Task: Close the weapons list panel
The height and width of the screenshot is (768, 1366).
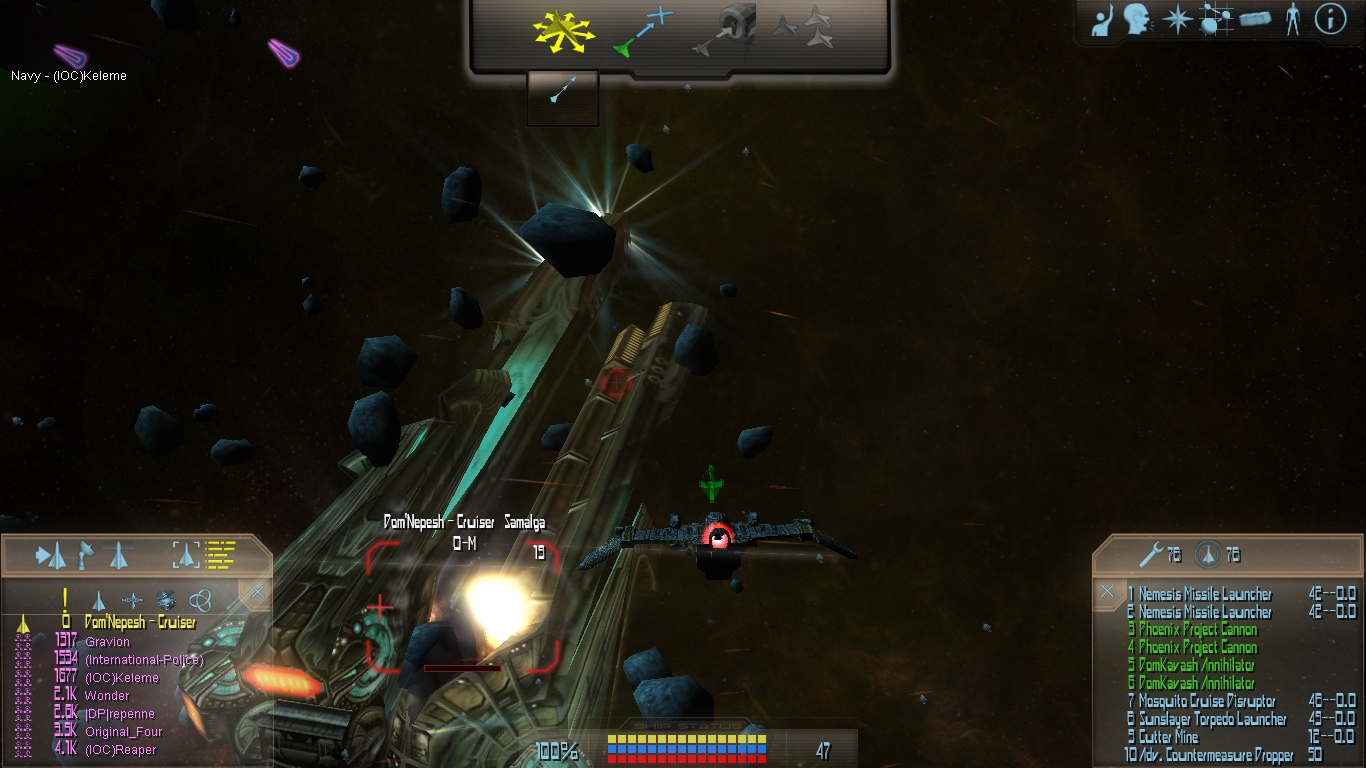Action: [1107, 592]
